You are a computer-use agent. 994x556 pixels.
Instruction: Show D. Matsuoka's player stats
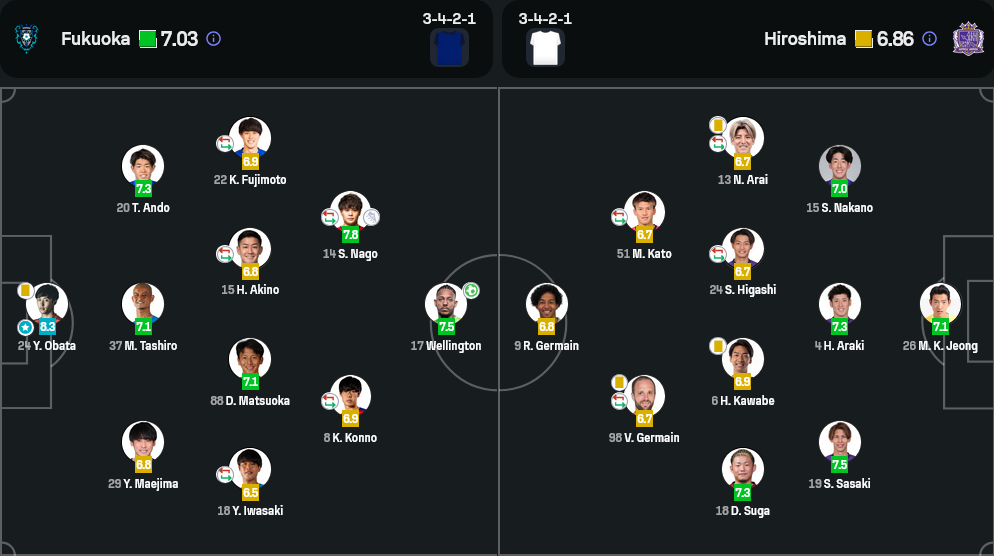(250, 359)
